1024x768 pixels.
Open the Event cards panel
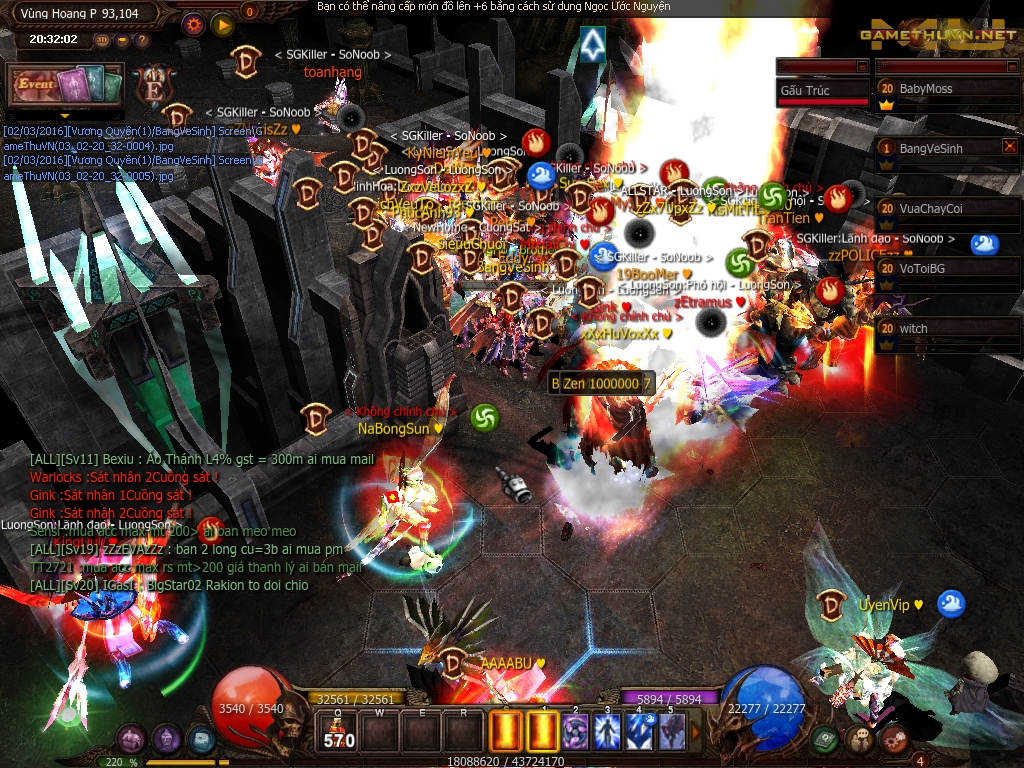66,86
